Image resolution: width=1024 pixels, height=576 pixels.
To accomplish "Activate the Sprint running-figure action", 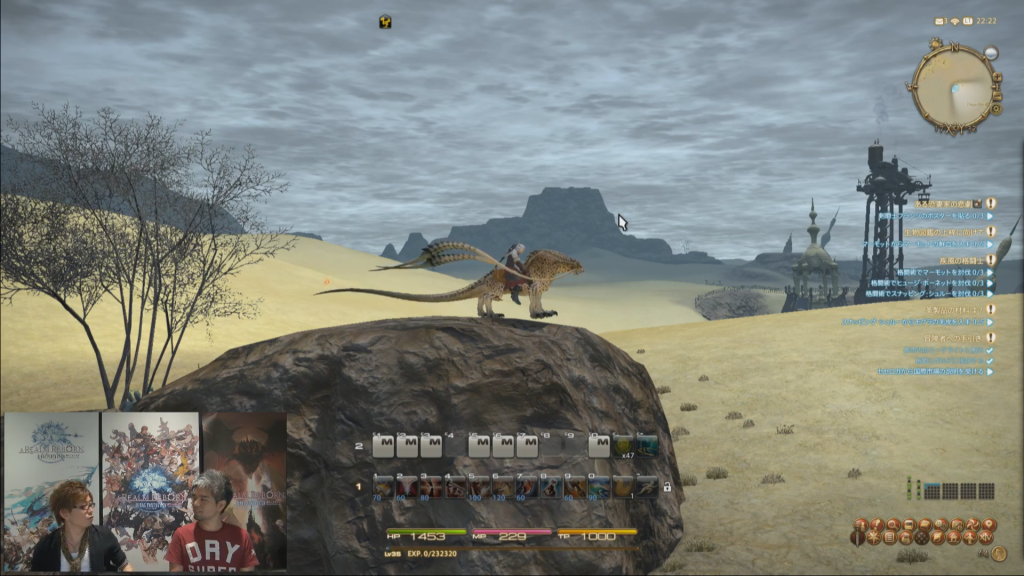I will coord(646,487).
